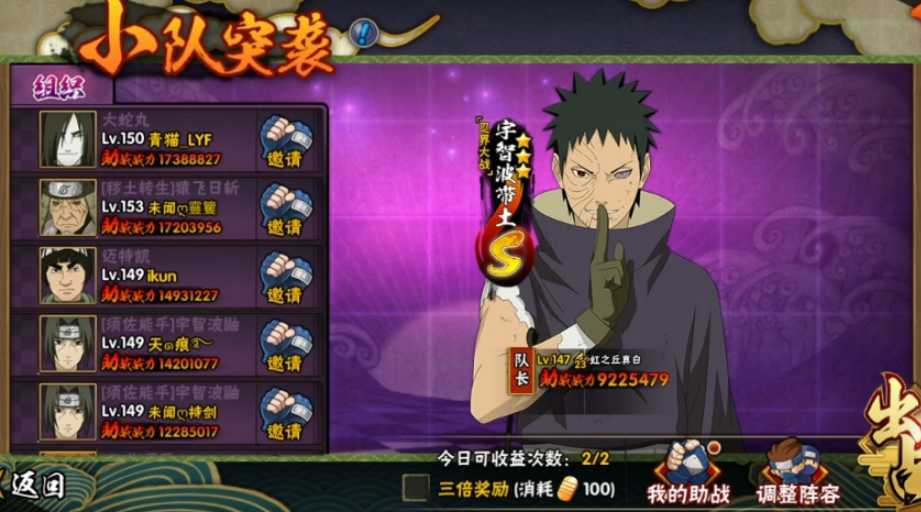Invite player 青猫_LYF to squad
The width and height of the screenshot is (921, 512).
coord(285,141)
